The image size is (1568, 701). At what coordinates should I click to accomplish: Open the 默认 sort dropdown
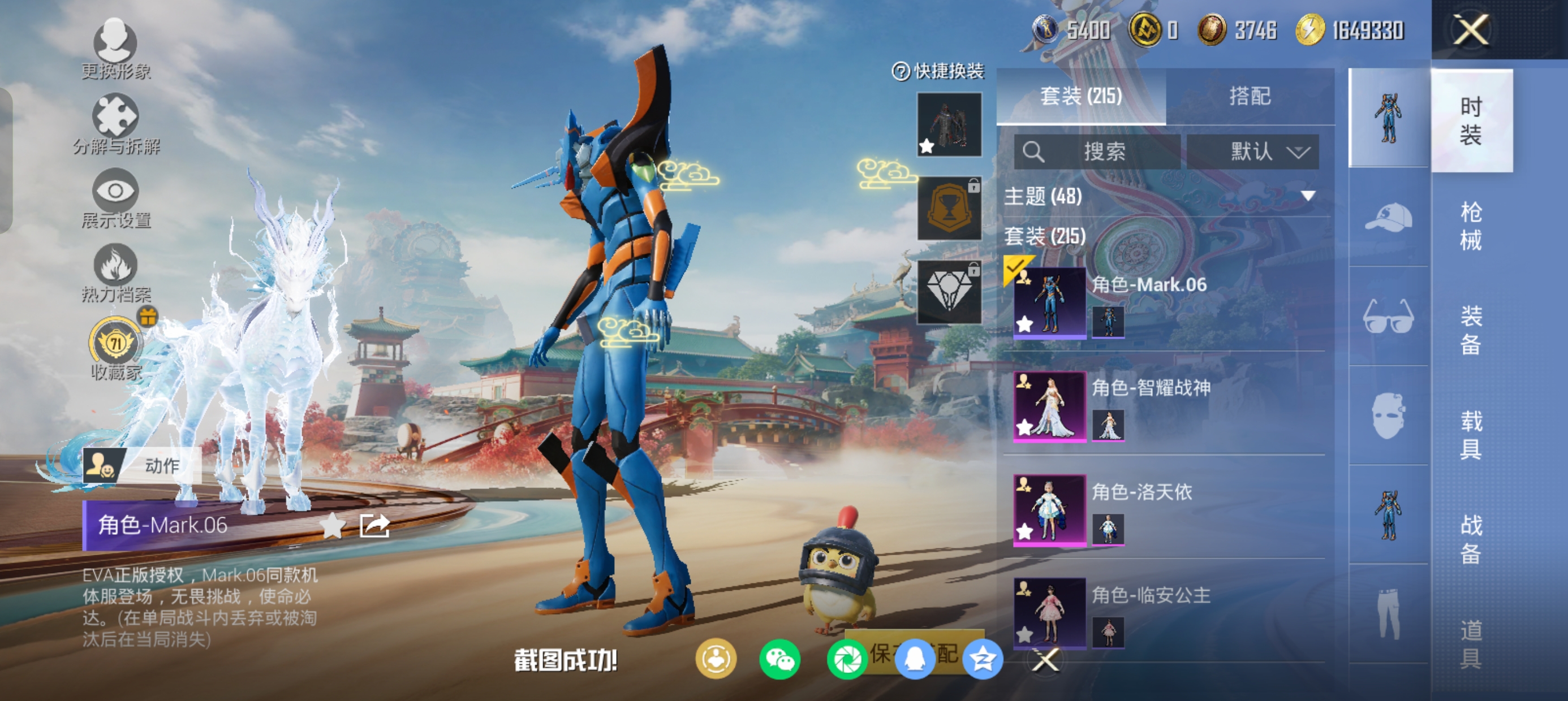(x=1253, y=152)
